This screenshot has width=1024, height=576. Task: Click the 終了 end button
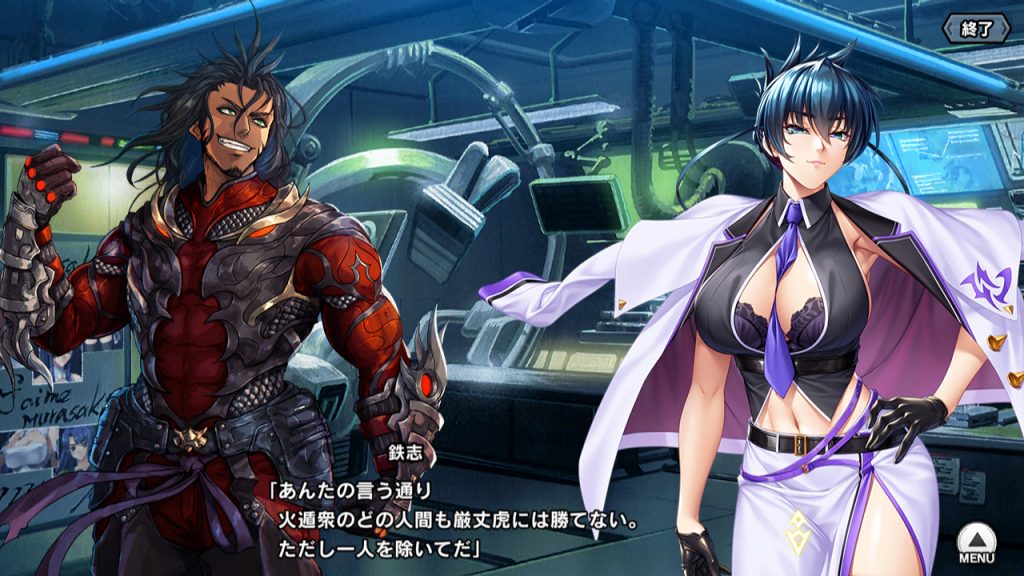click(977, 28)
